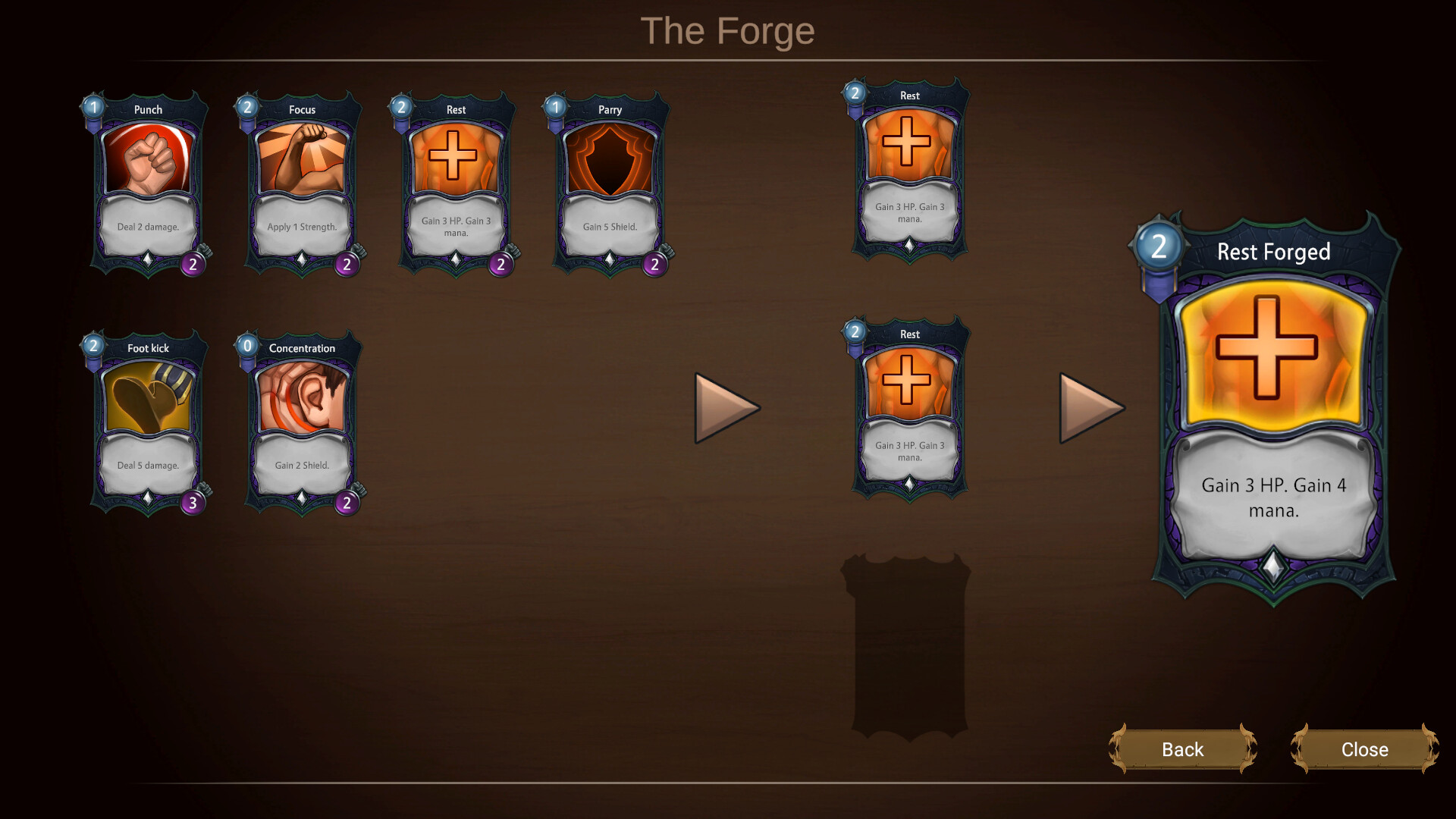The width and height of the screenshot is (1456, 819).
Task: Select the Foot kick card
Action: point(148,398)
